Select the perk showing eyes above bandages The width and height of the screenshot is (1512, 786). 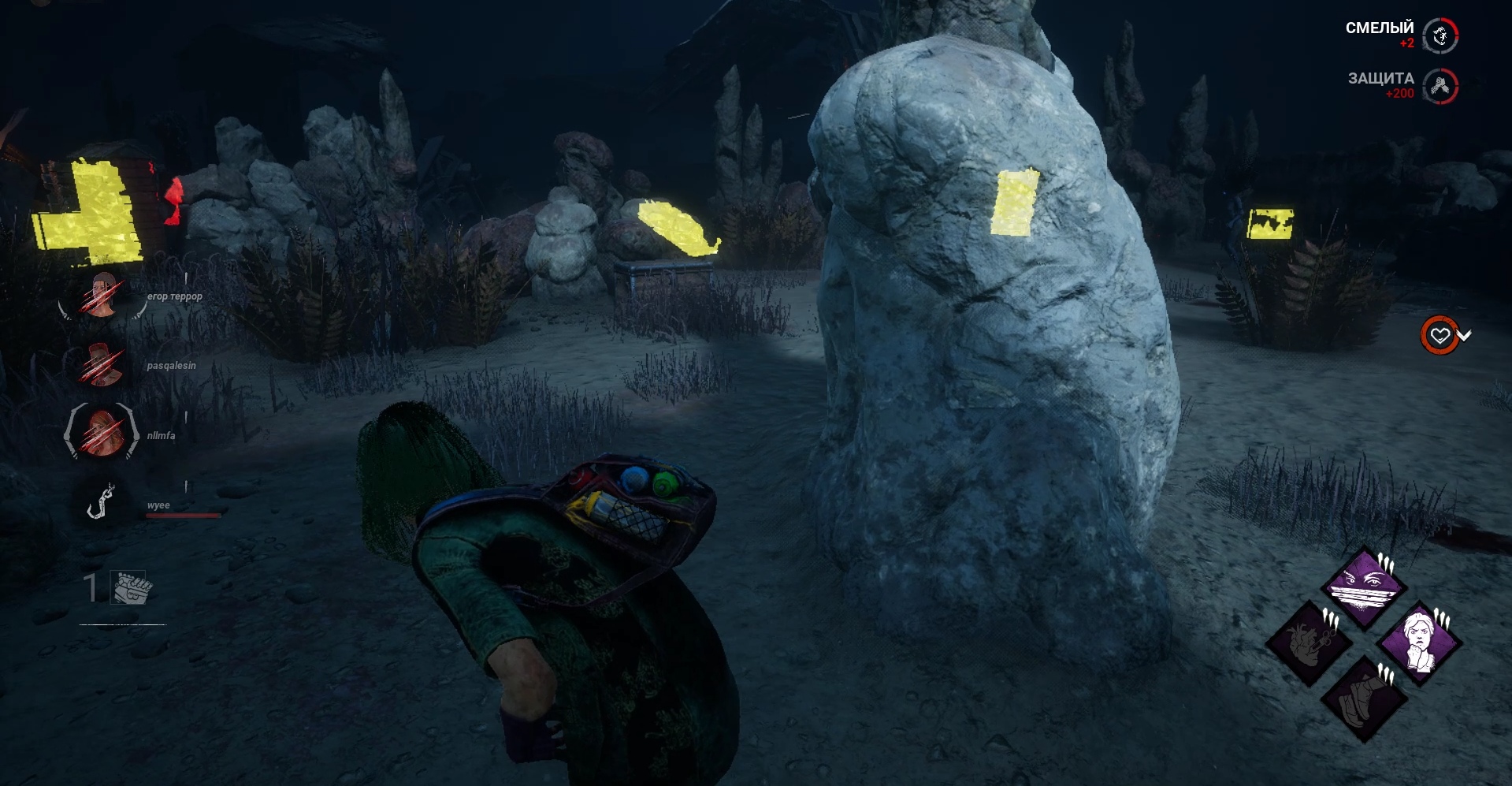[x=1364, y=587]
